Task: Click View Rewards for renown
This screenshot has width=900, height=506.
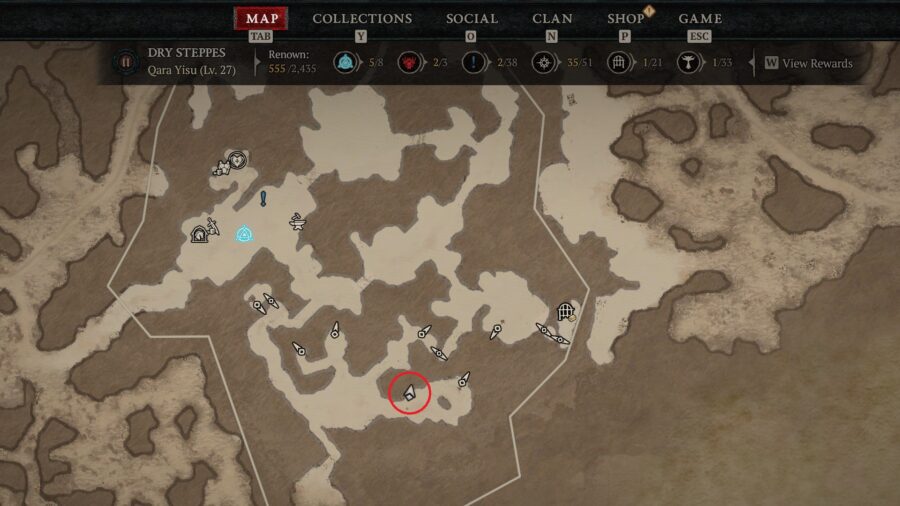Action: (x=809, y=63)
